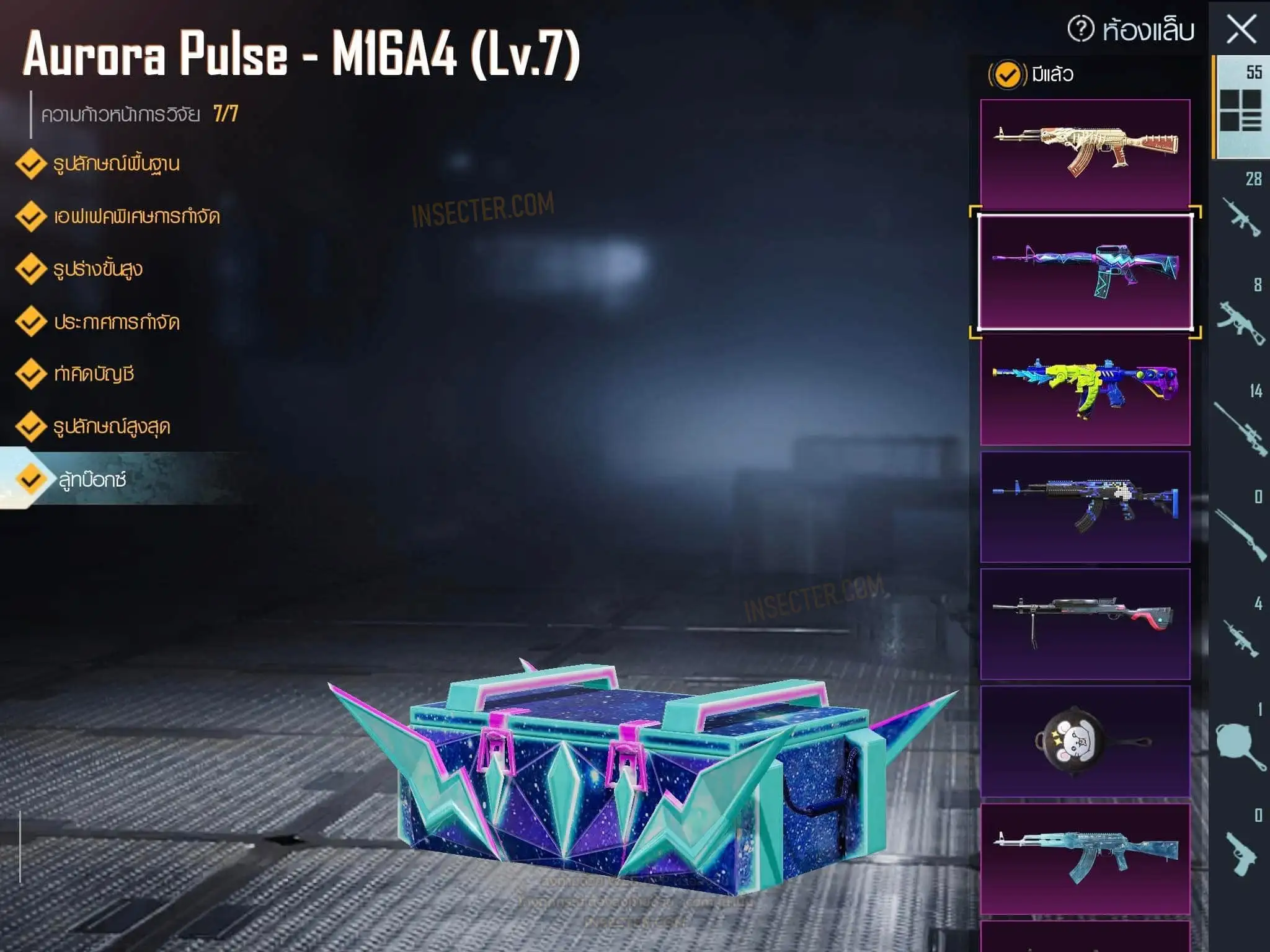Select the เอฟเฟคพิเศษการกำจัด upgrade stage
Screen dimensions: 1270x952
(x=136, y=217)
